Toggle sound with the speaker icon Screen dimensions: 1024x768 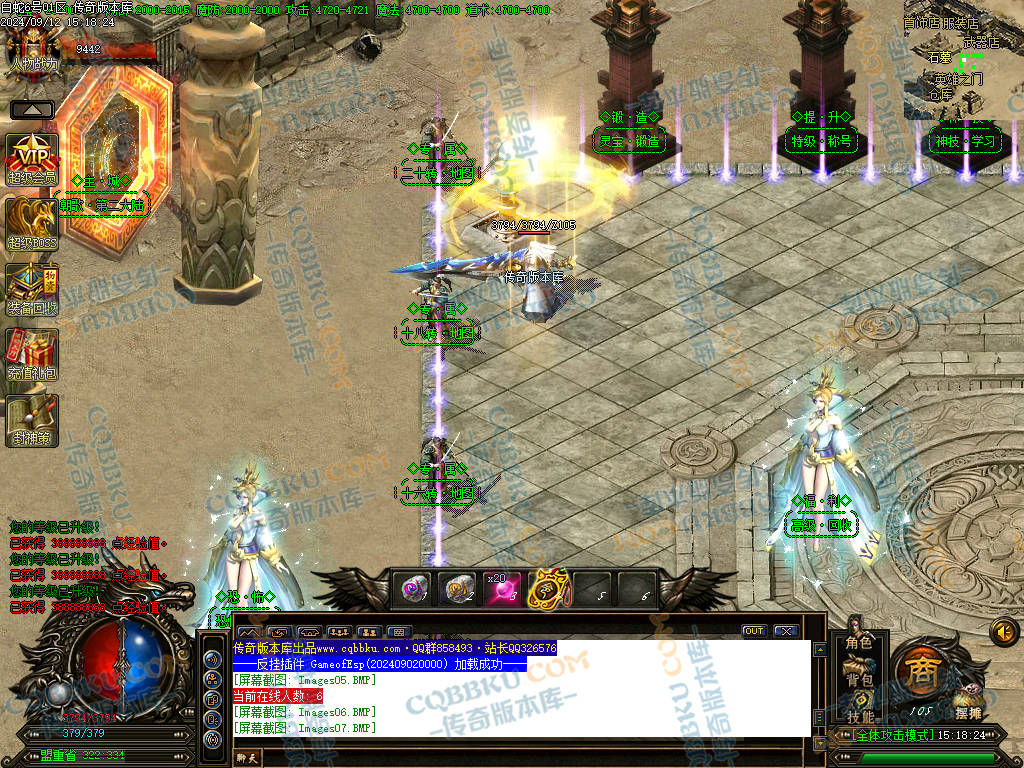click(1003, 631)
